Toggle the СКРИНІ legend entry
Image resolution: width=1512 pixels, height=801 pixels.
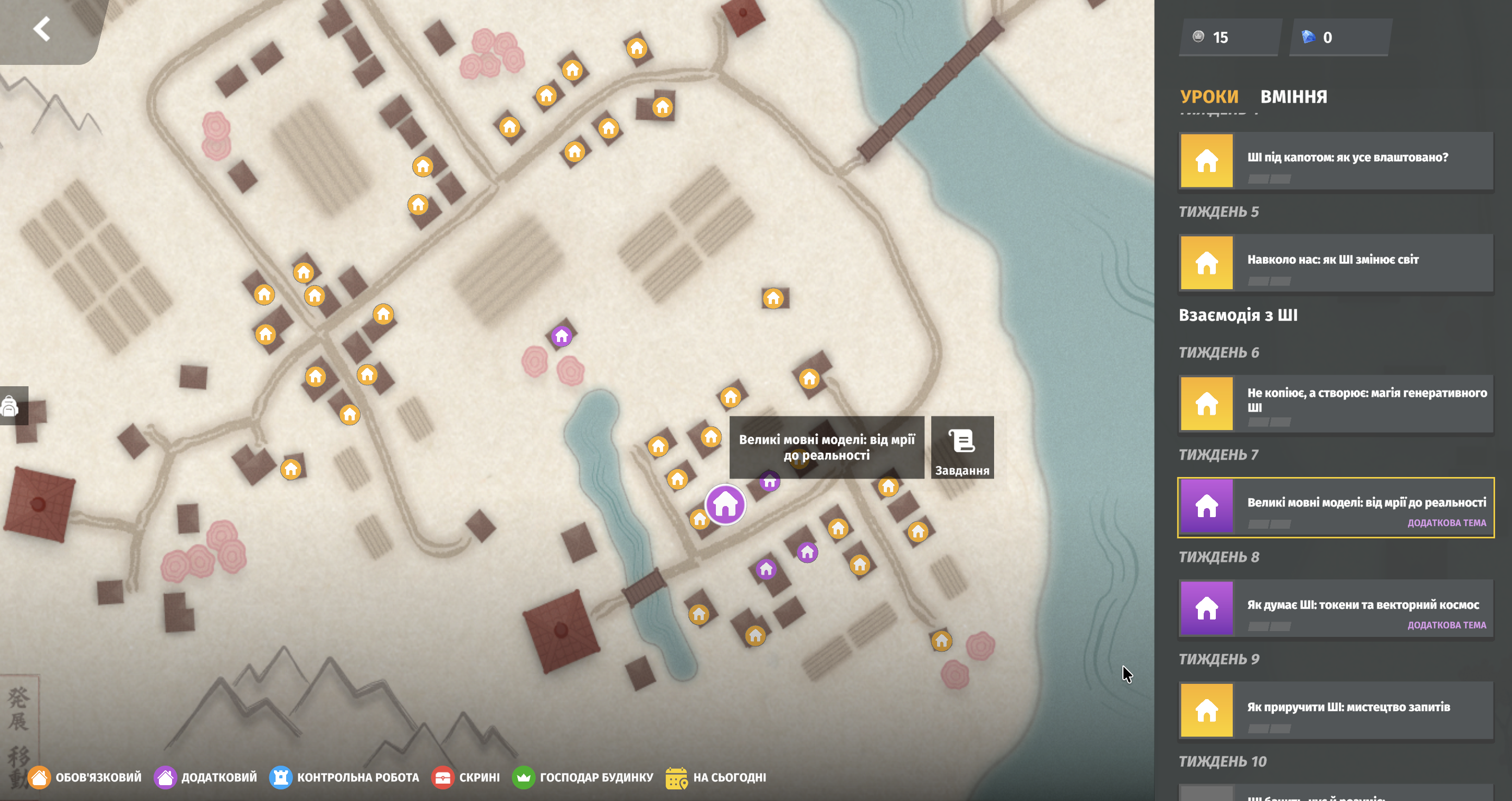point(466,777)
